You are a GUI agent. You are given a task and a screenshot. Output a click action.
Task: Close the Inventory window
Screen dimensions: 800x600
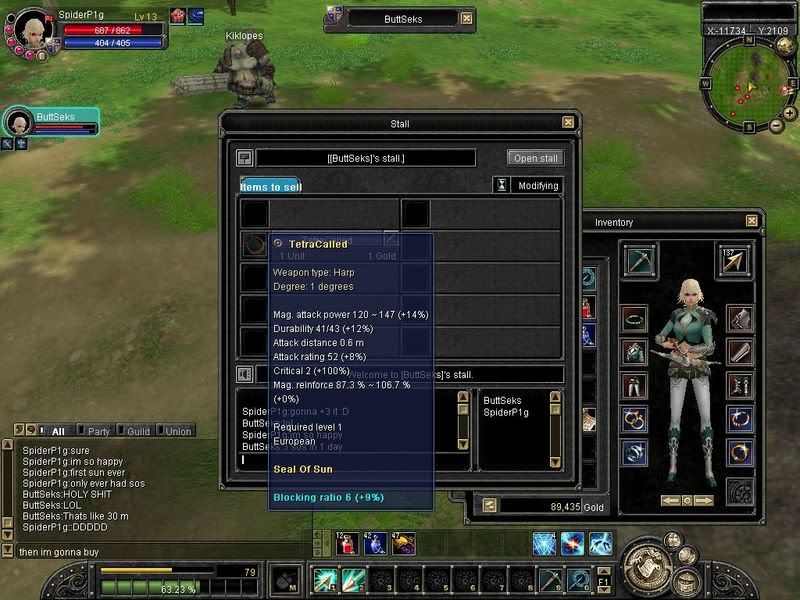tap(752, 221)
